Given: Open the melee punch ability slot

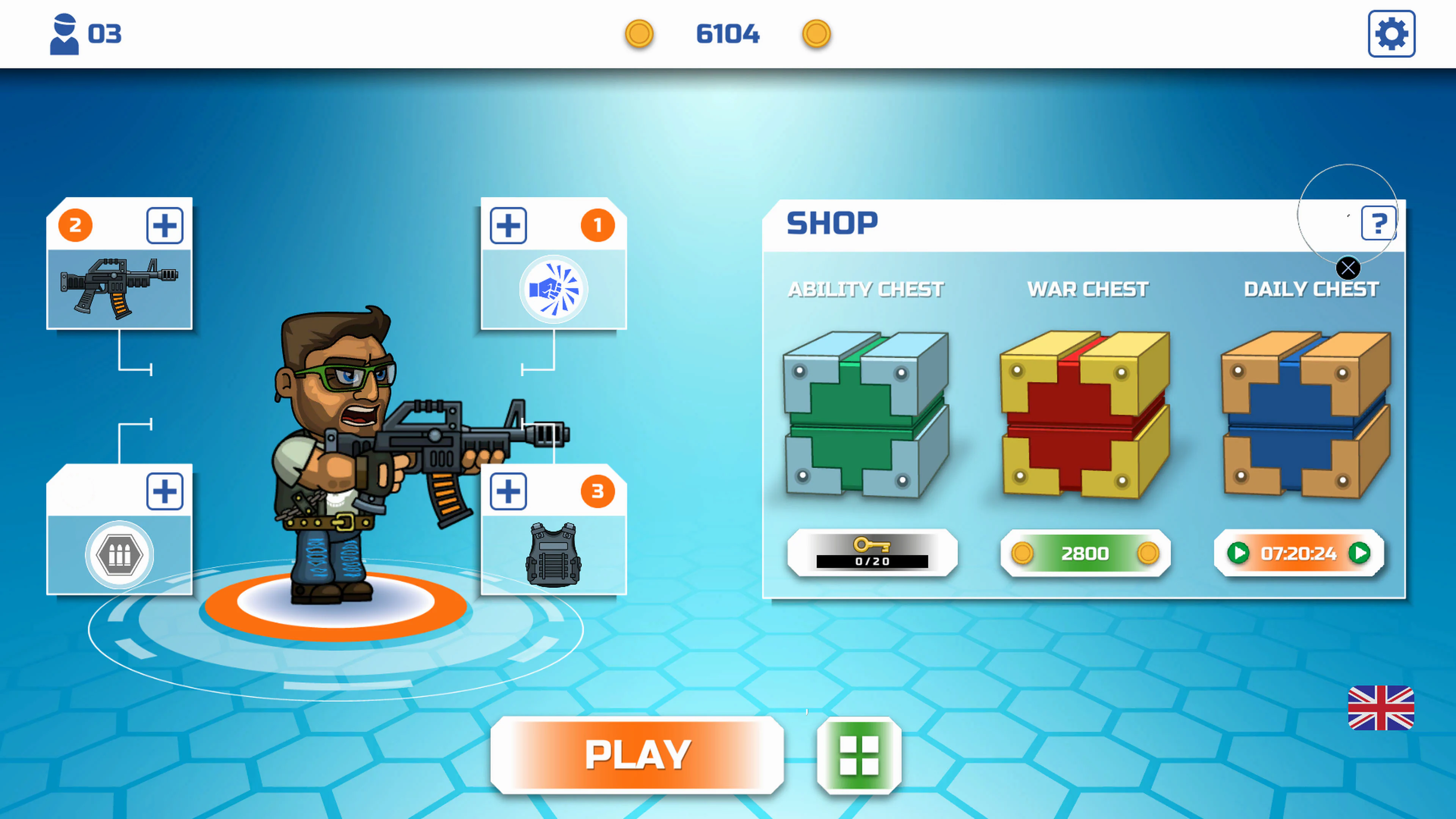Looking at the screenshot, I should coord(554,288).
